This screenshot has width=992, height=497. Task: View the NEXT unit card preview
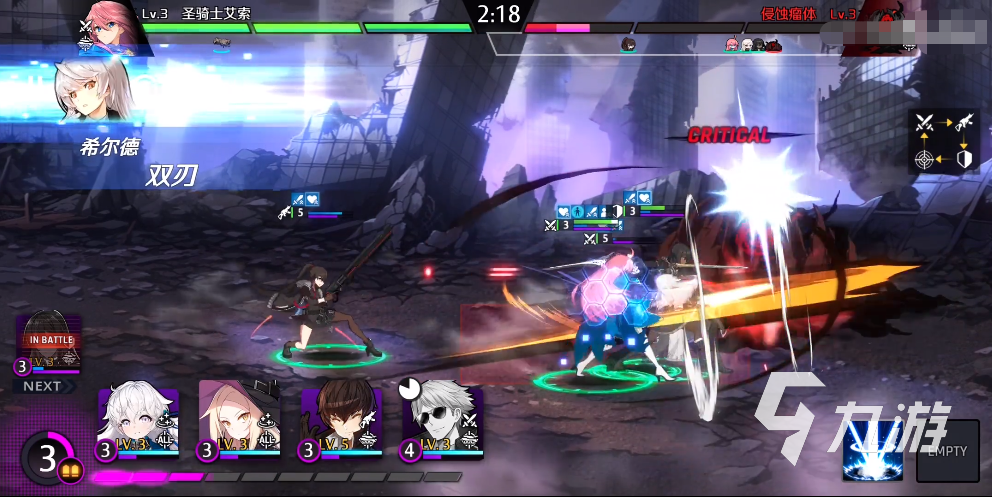pos(48,345)
